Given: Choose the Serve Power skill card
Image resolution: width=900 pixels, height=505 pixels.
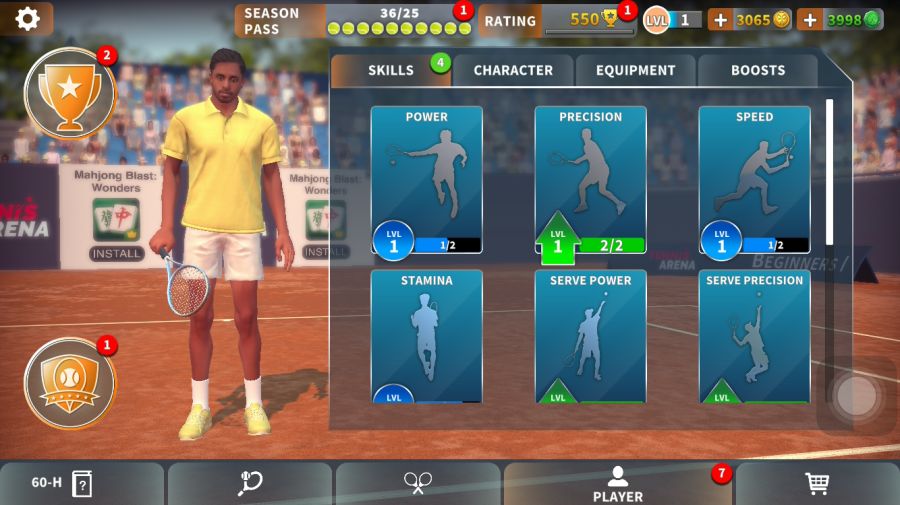Looking at the screenshot, I should click(590, 336).
